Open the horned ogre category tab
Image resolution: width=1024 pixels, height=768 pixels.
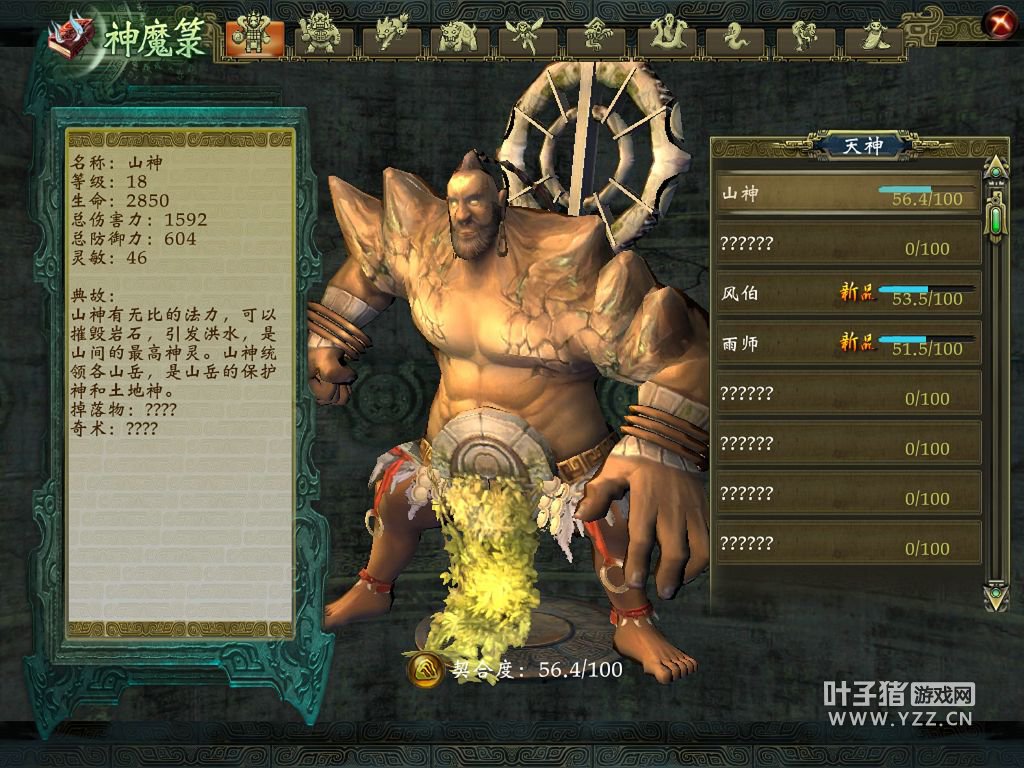coord(321,37)
